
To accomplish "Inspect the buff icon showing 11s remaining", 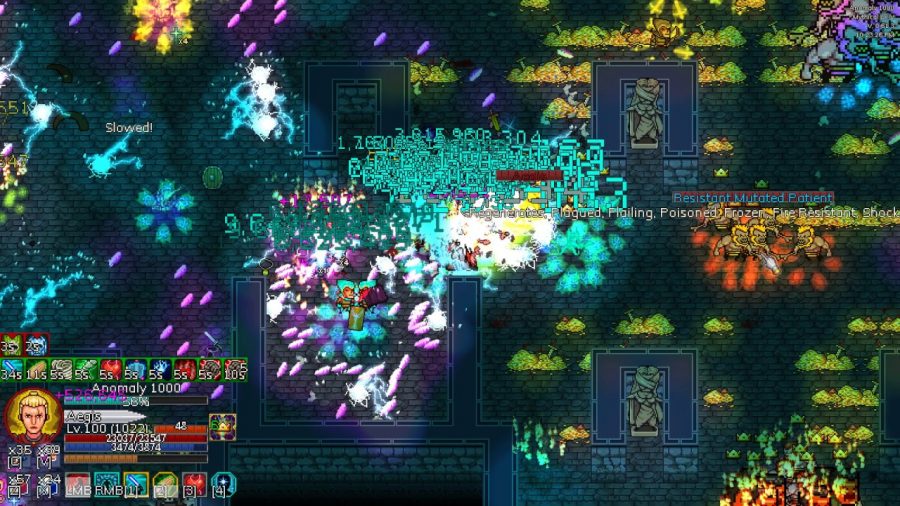I will pos(37,369).
